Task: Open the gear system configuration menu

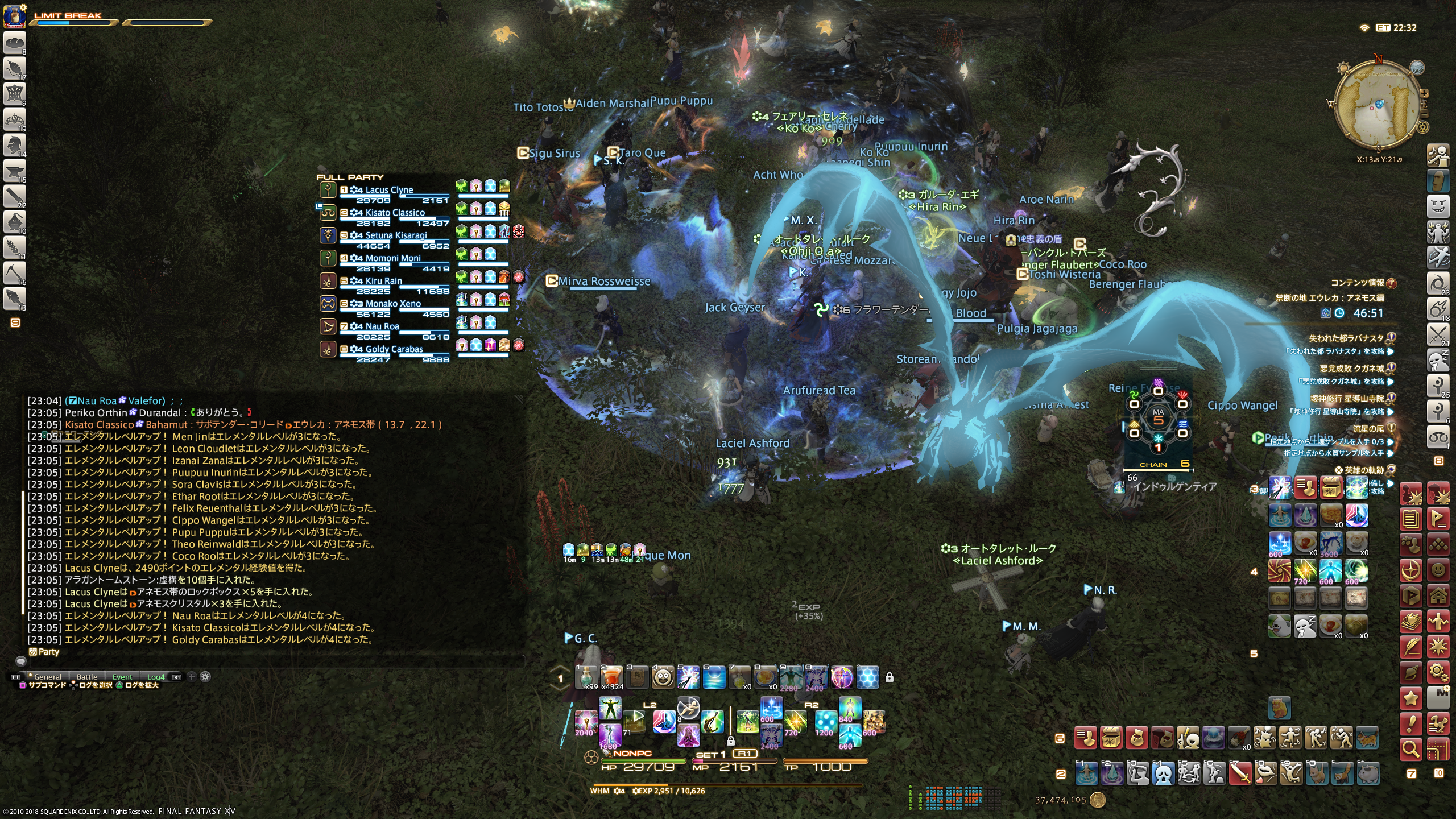Action: pos(1438,672)
